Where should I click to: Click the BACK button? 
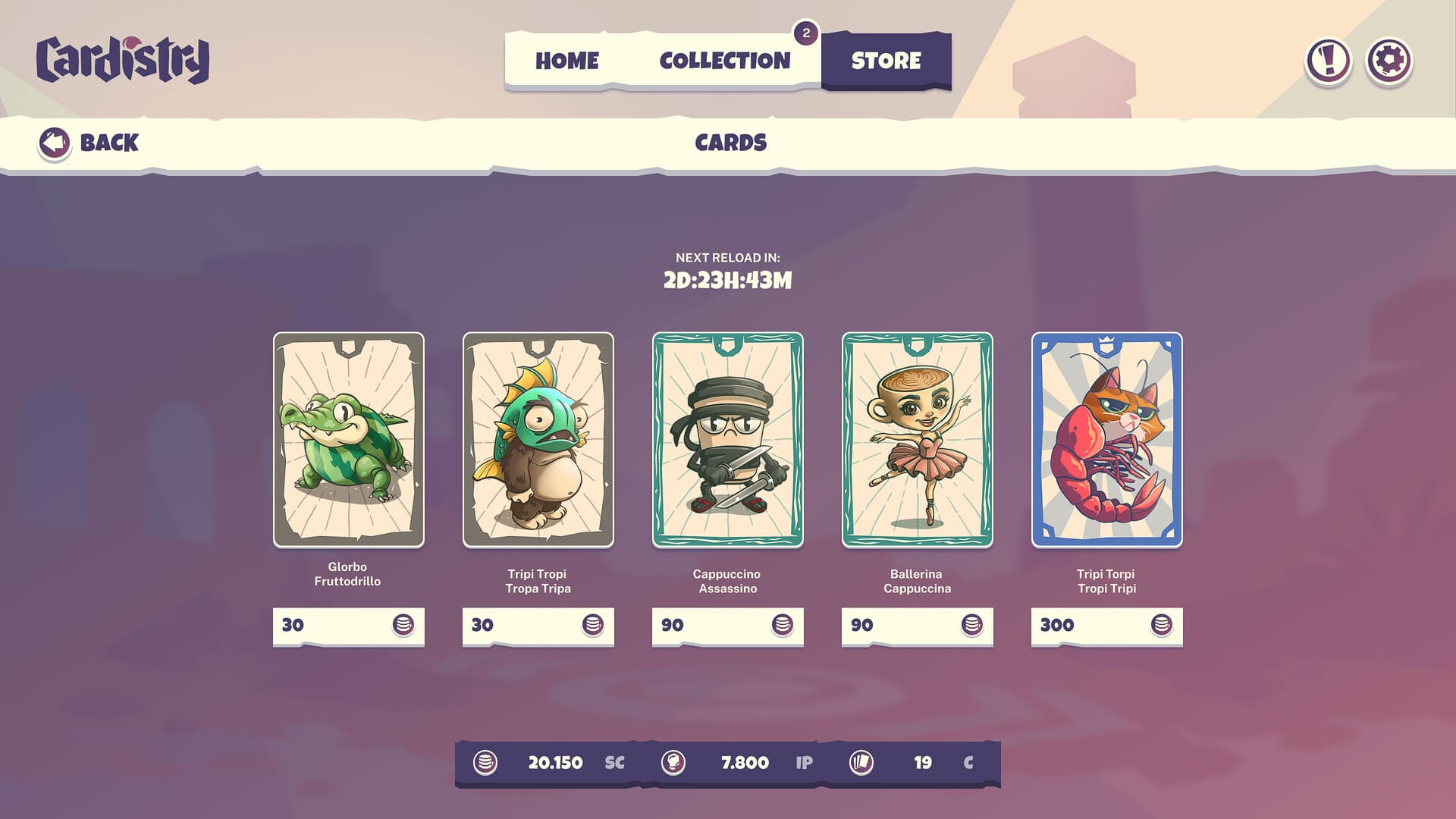pos(91,142)
